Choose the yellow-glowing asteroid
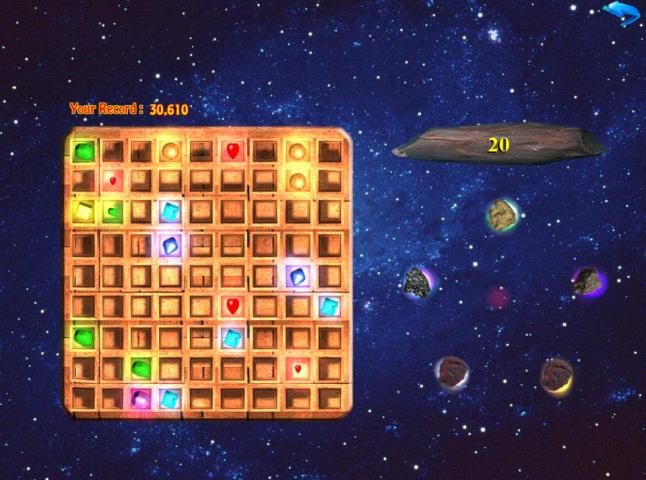This screenshot has height=480, width=646. coord(555,374)
